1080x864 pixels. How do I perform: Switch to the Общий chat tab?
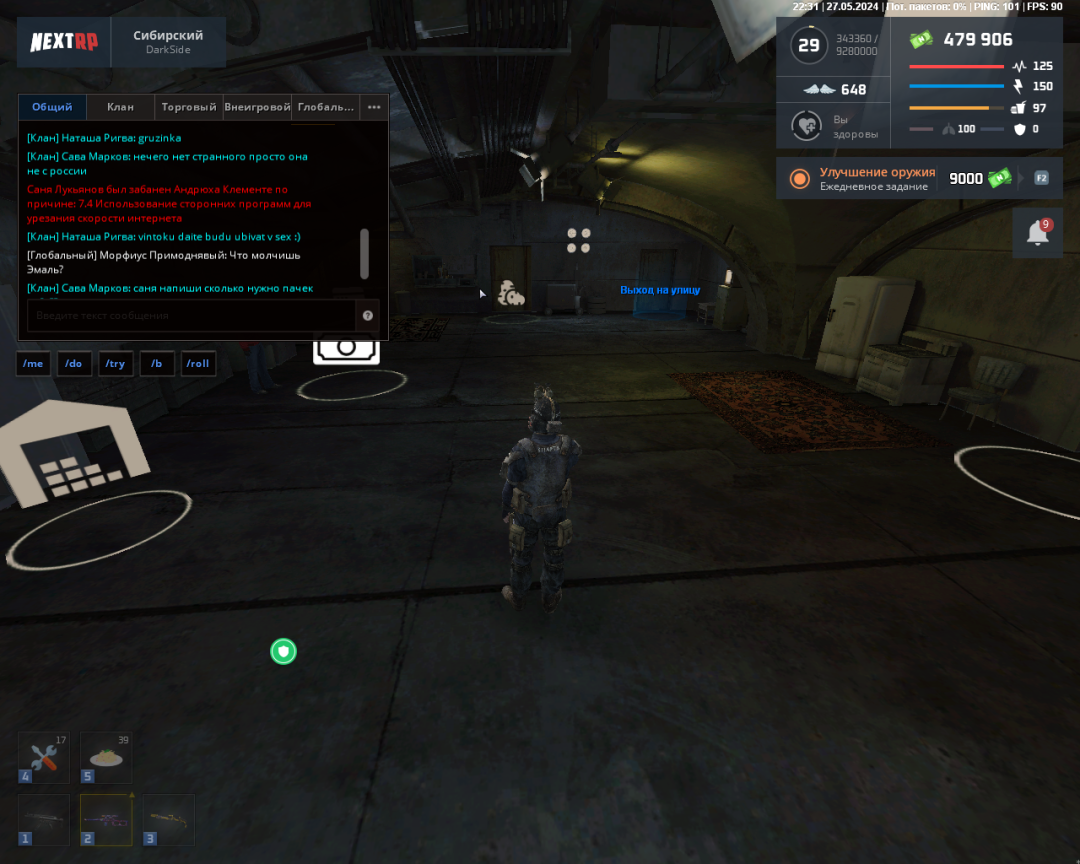click(52, 107)
